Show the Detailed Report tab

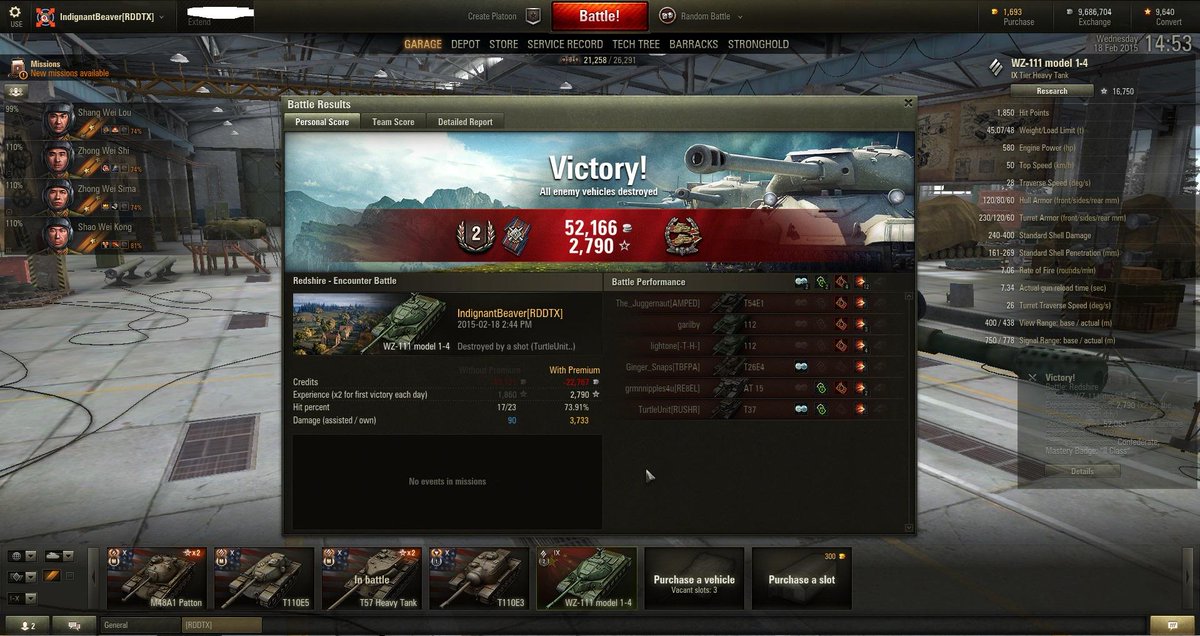tap(465, 122)
